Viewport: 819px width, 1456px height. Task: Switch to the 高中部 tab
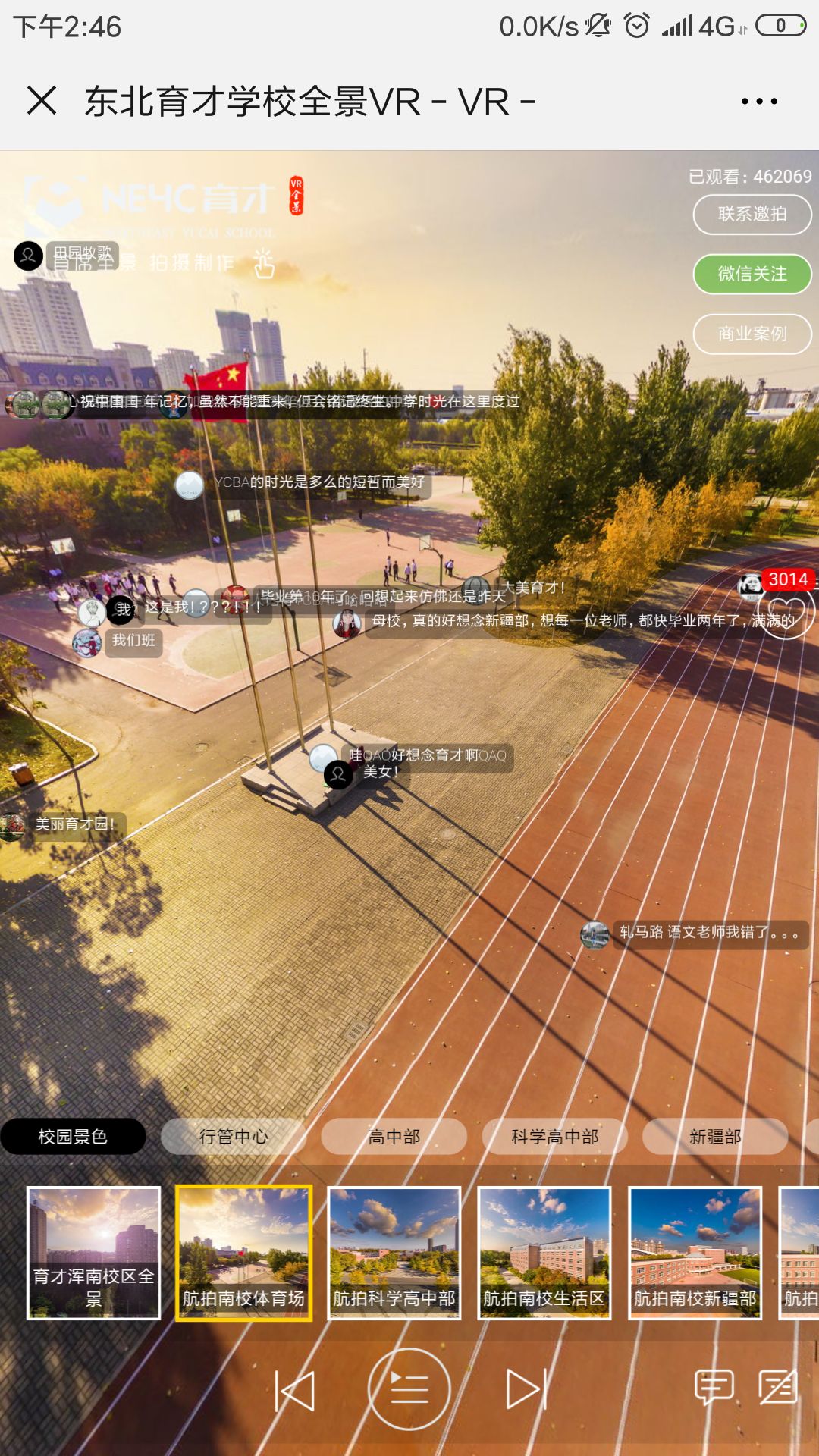point(394,1137)
